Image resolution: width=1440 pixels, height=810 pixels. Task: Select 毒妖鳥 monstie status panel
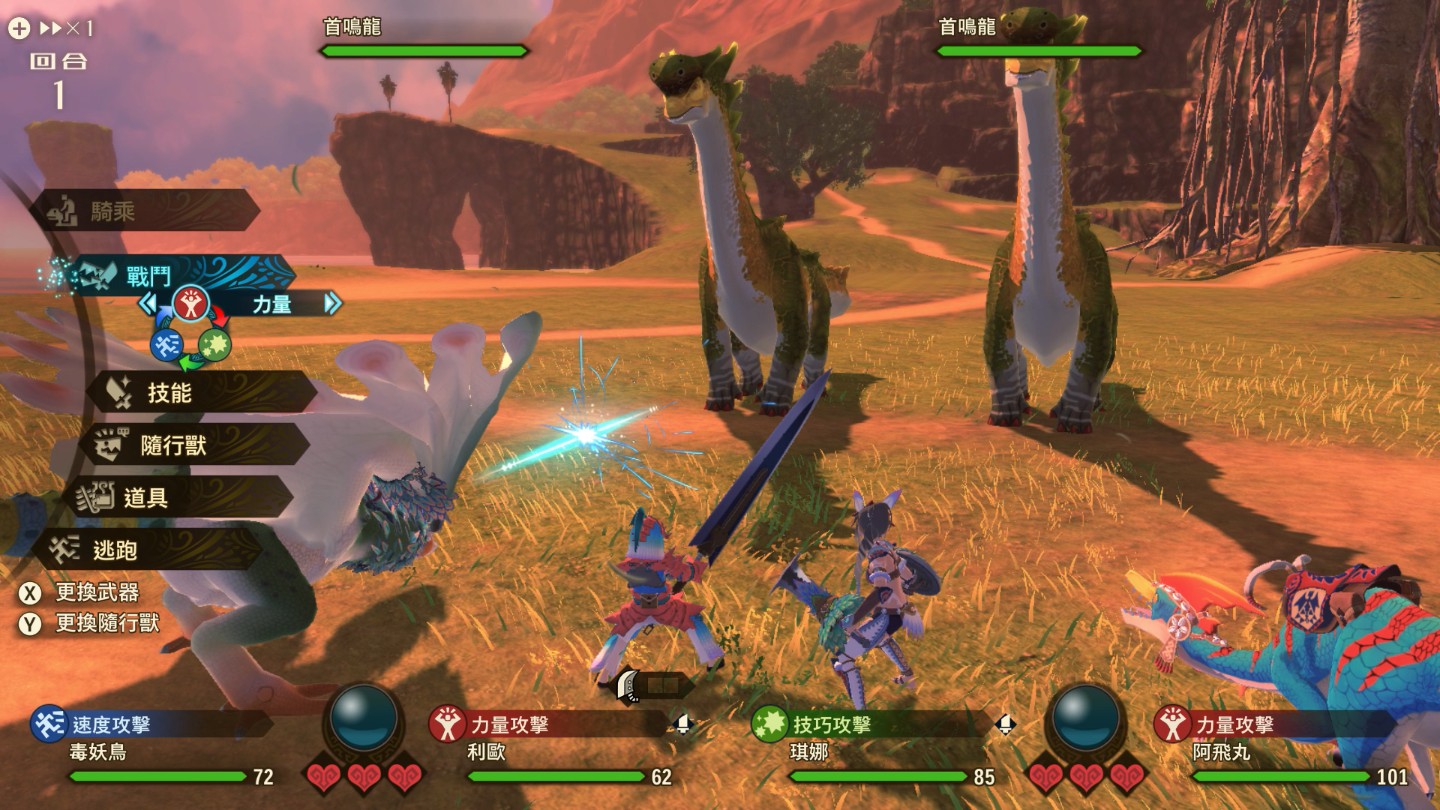pyautogui.click(x=150, y=749)
